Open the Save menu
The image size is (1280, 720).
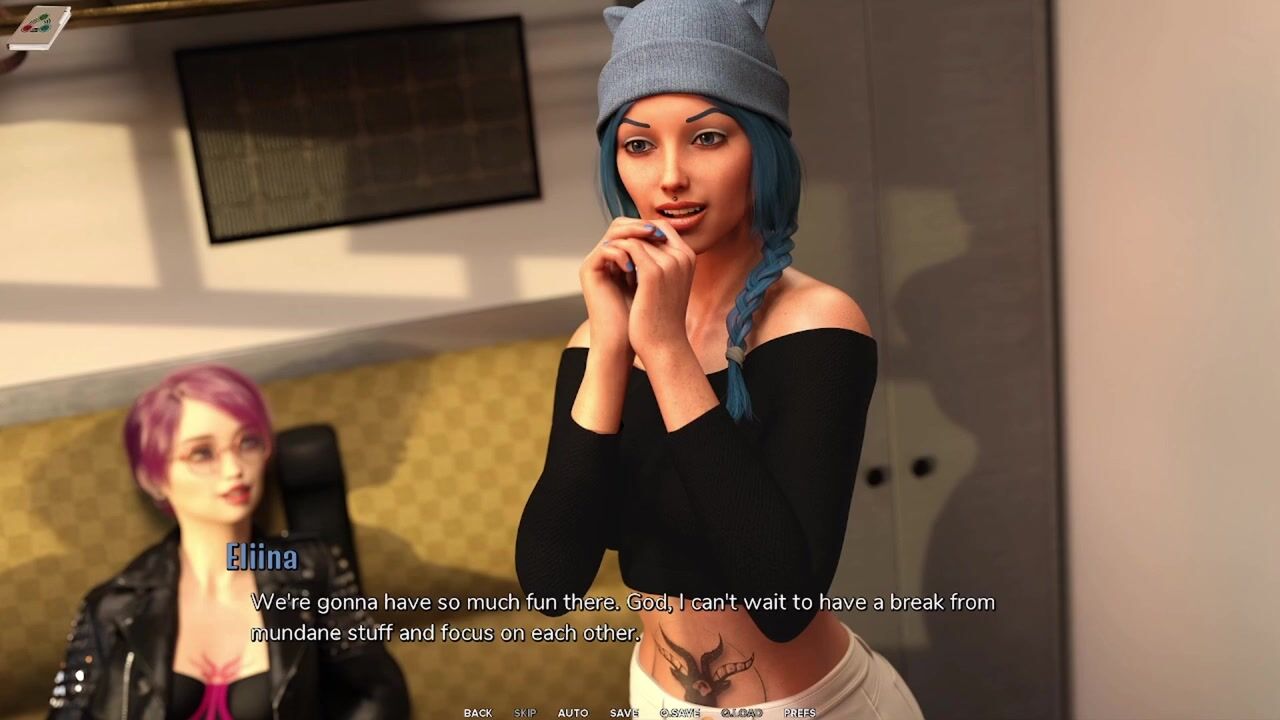tap(624, 713)
